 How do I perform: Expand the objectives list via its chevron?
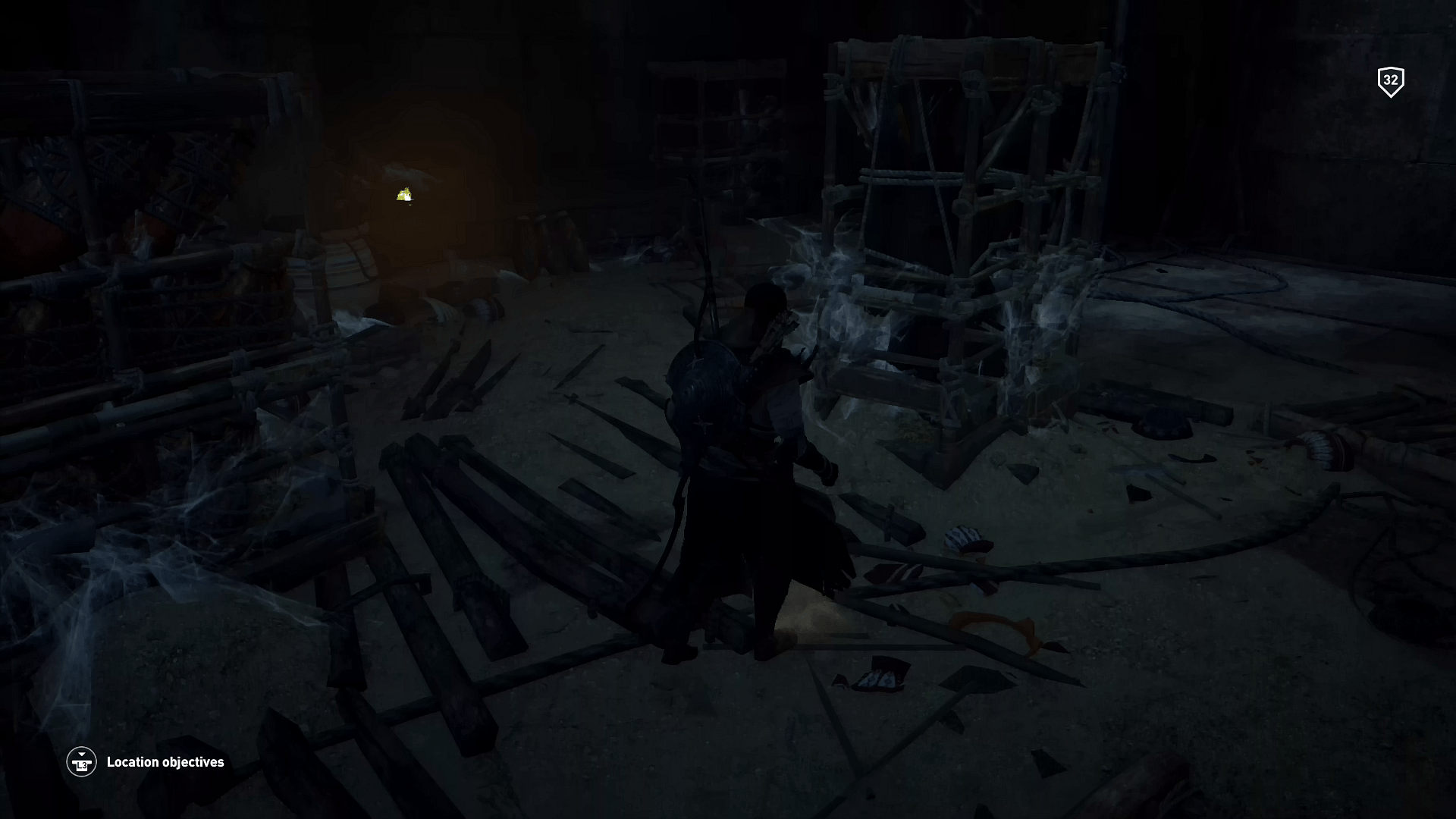(x=81, y=755)
